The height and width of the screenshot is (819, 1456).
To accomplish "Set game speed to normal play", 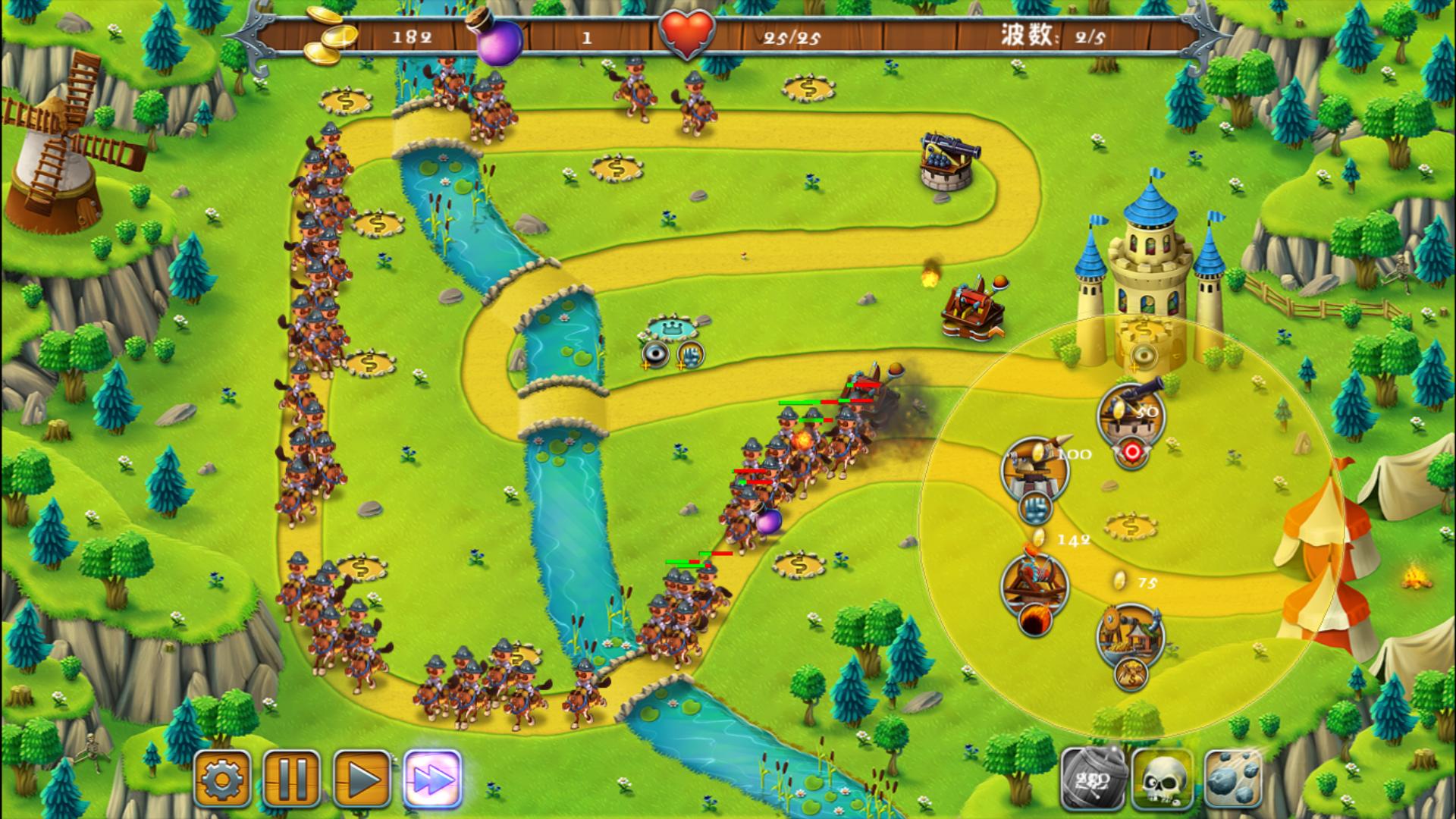I will point(362,779).
